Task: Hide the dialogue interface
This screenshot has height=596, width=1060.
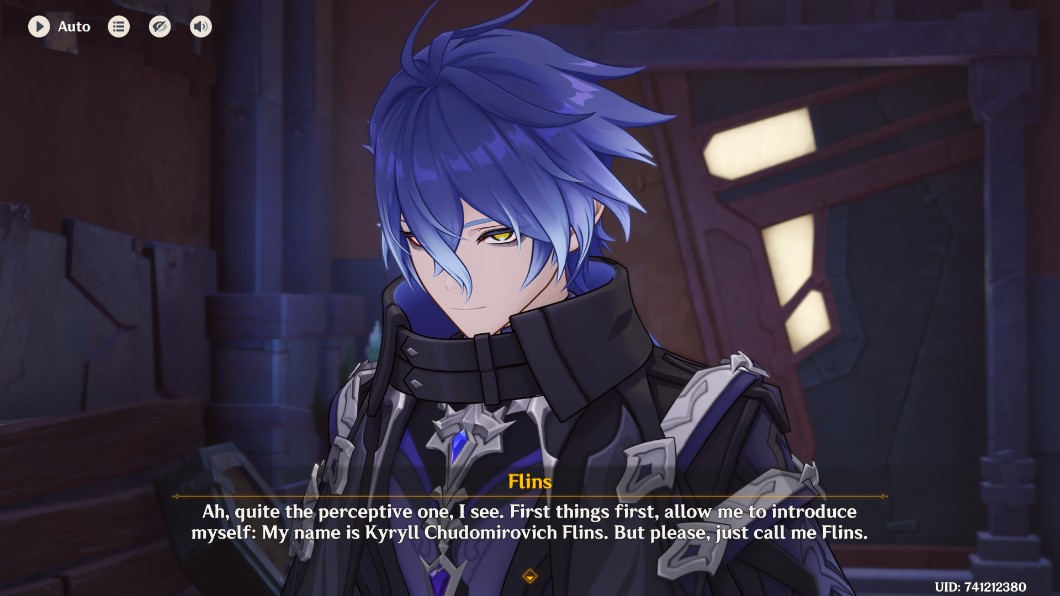Action: (x=160, y=26)
